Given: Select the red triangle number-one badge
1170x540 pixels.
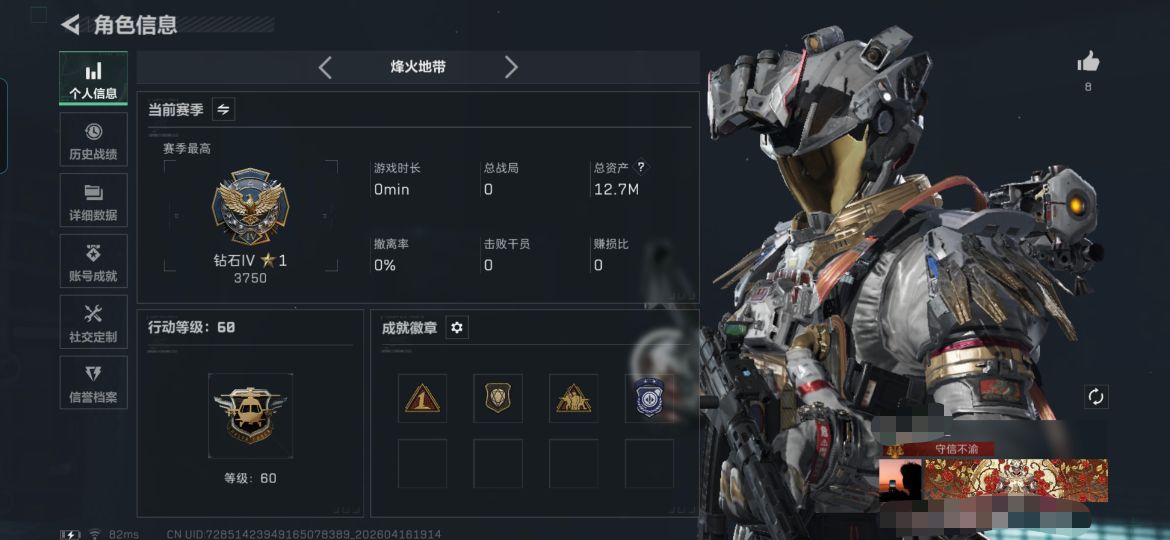Looking at the screenshot, I should click(x=422, y=398).
